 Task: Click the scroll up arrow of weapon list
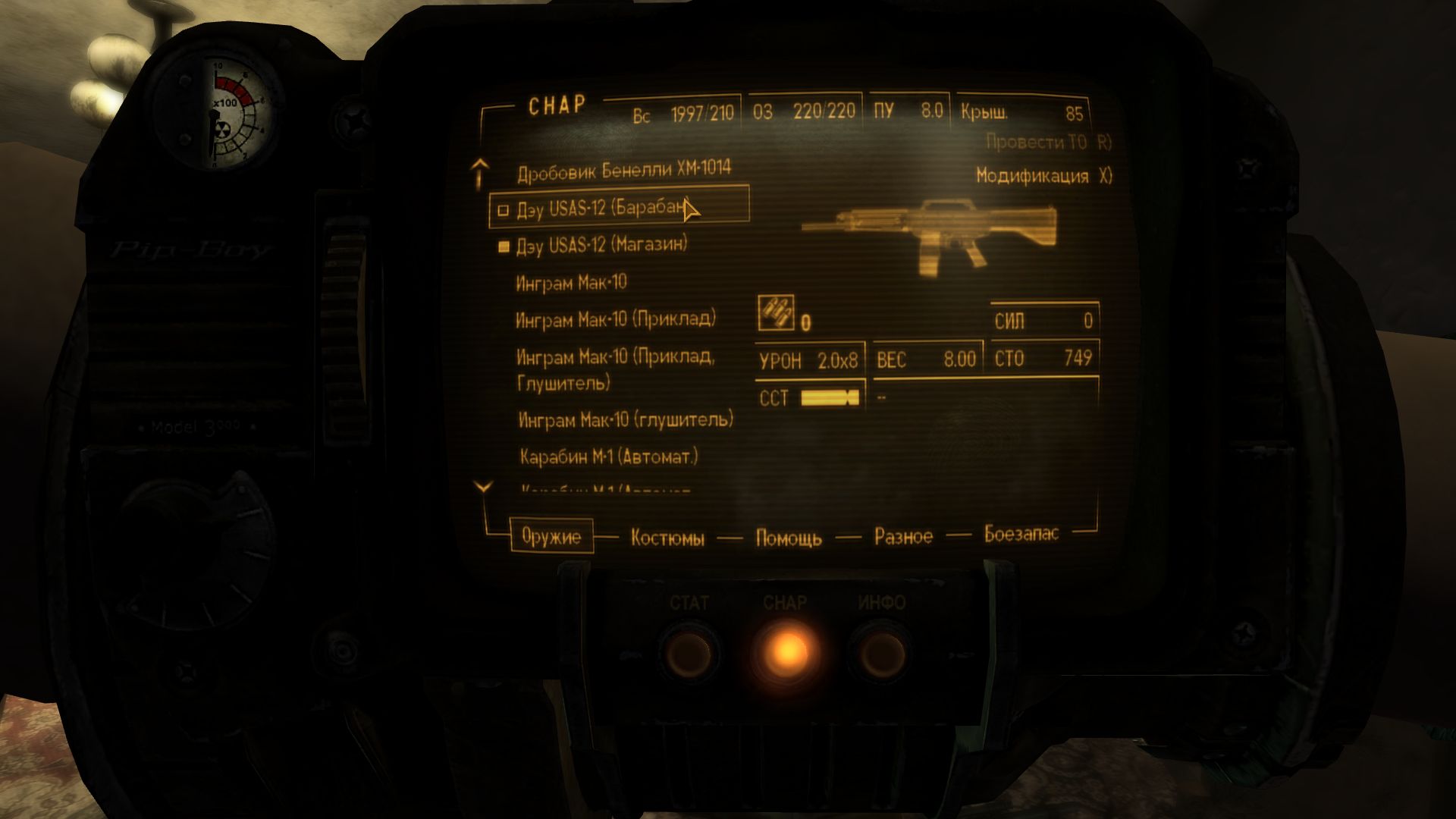coord(479,174)
